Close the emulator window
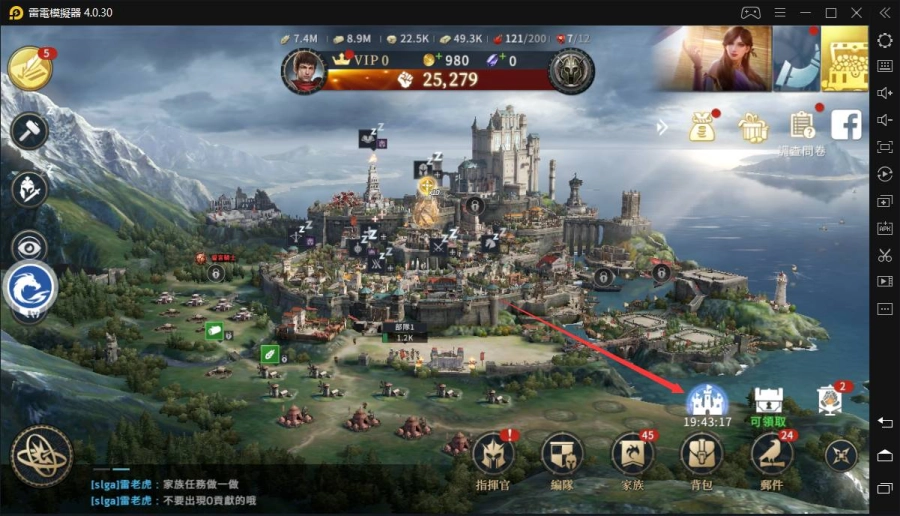Image resolution: width=900 pixels, height=516 pixels. [857, 12]
